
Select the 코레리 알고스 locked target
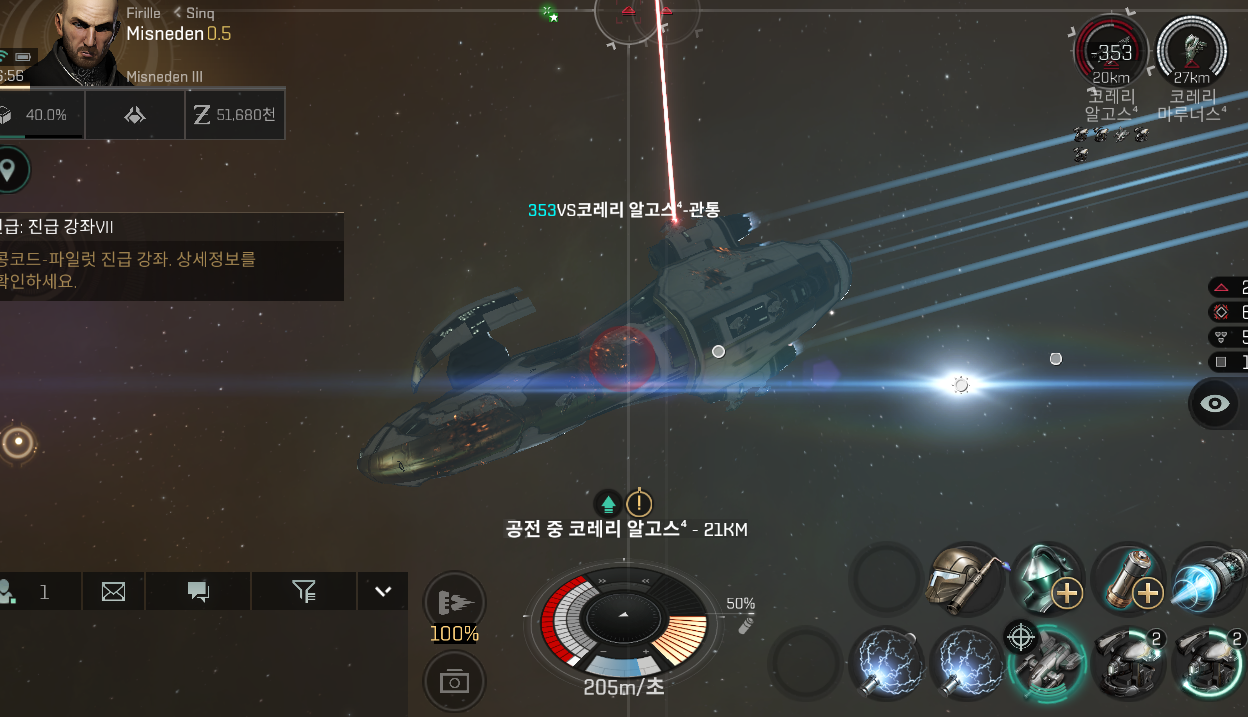(1111, 50)
